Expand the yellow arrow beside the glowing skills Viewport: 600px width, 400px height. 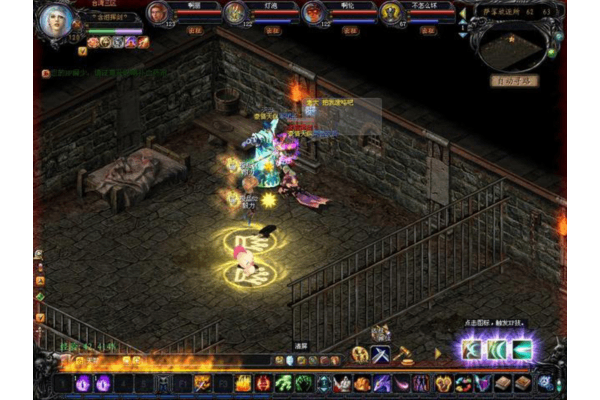[437, 353]
